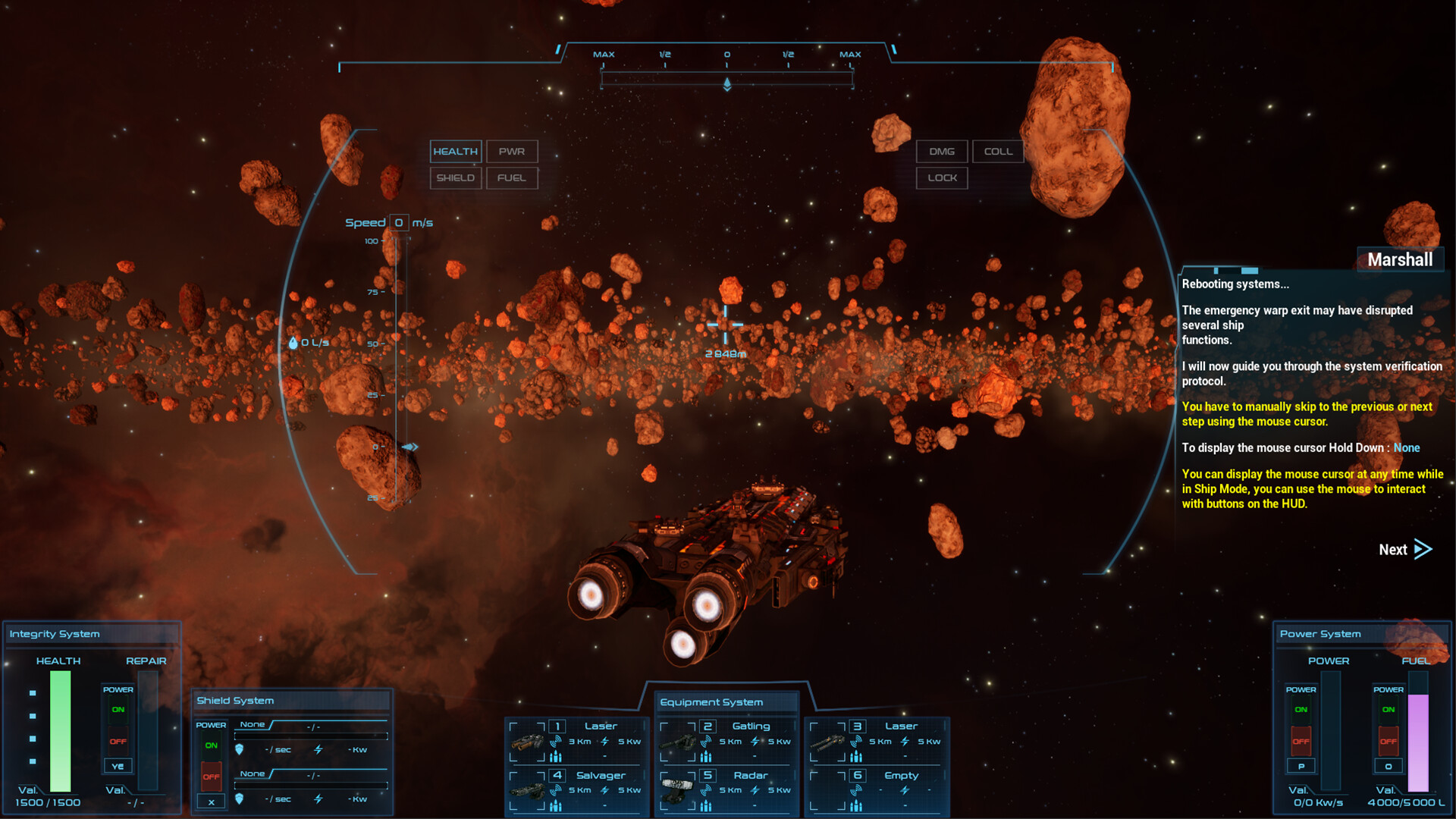This screenshot has width=1456, height=819.
Task: Enable the Fuel power ON switch
Action: pos(1388,709)
